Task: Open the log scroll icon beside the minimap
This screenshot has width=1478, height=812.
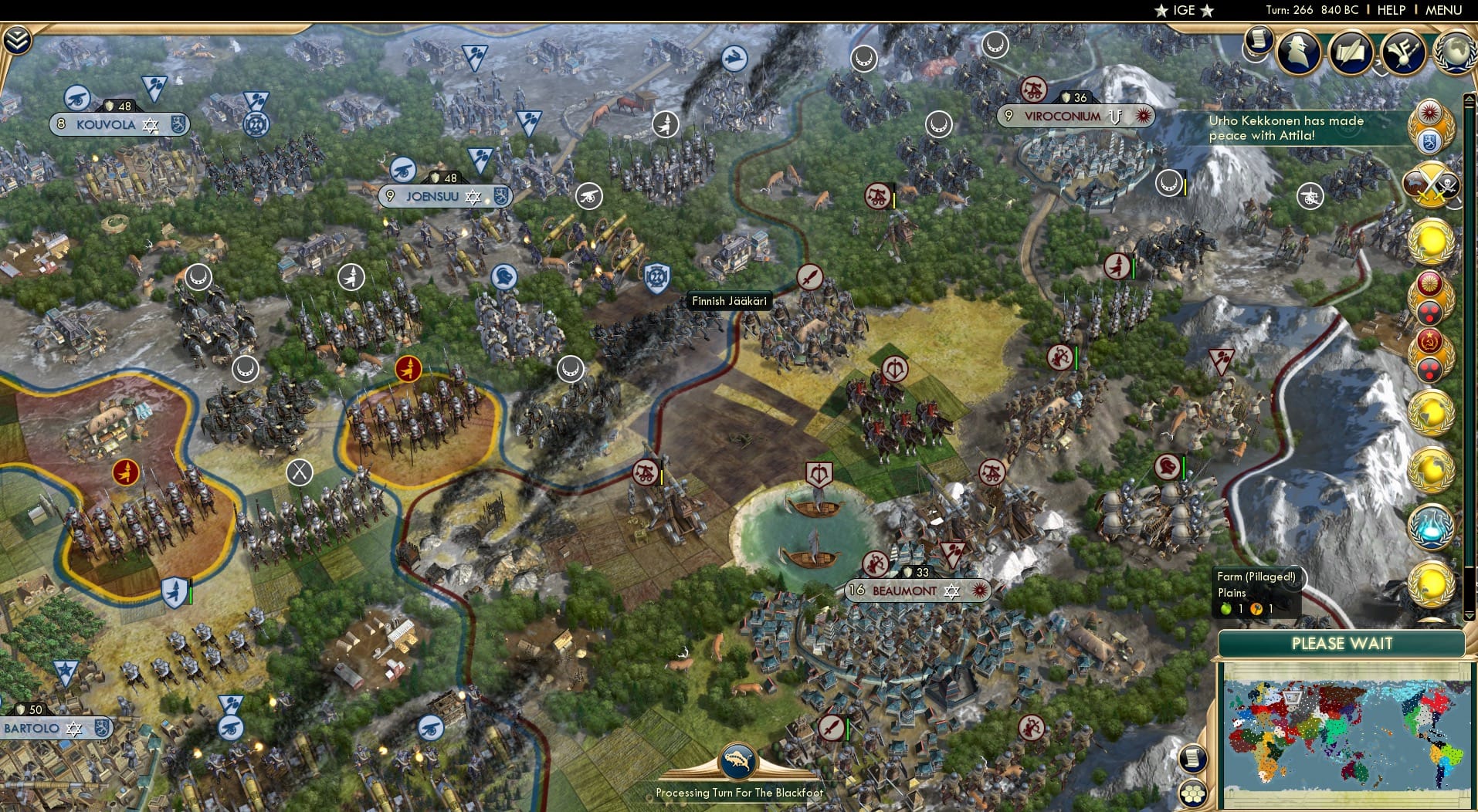Action: click(1193, 759)
